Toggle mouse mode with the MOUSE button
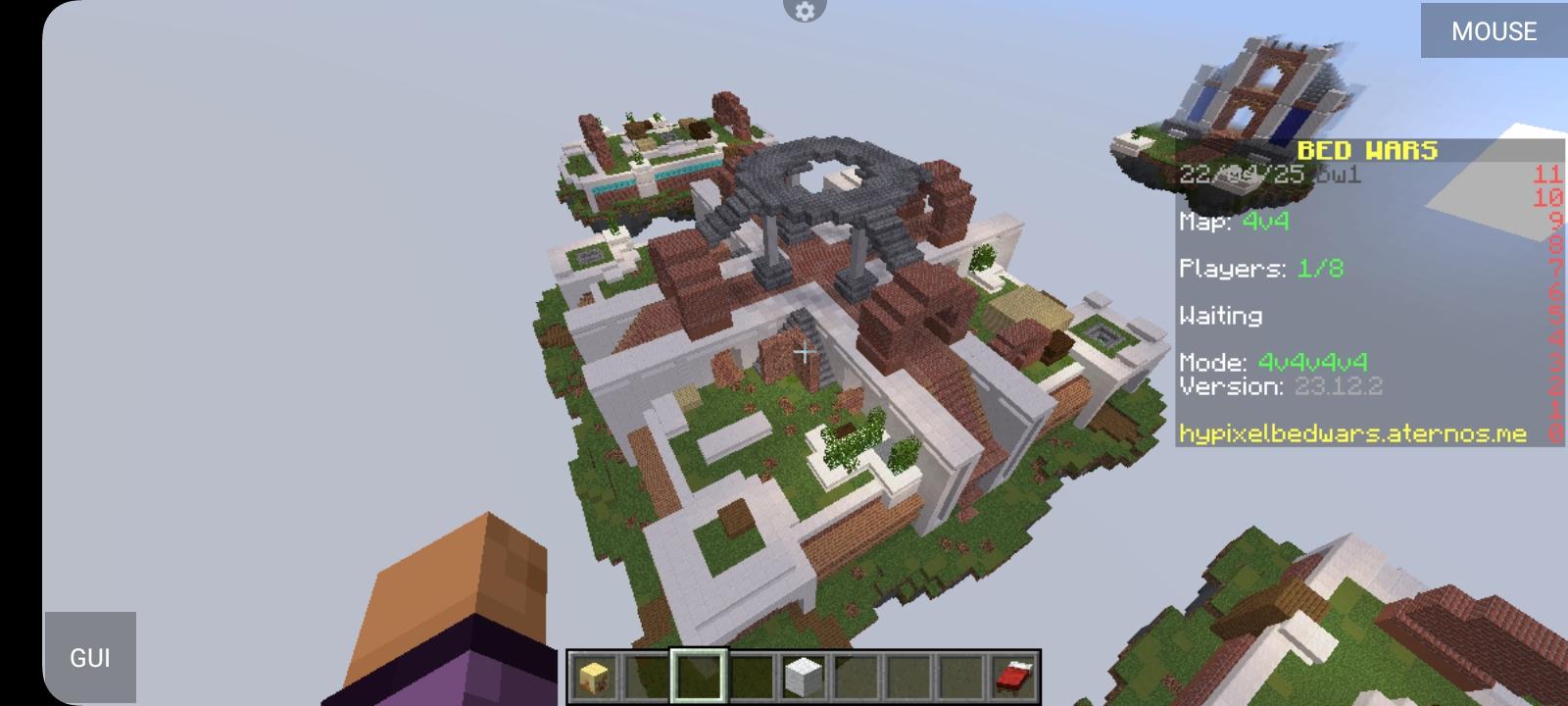1568x706 pixels. 1493,30
